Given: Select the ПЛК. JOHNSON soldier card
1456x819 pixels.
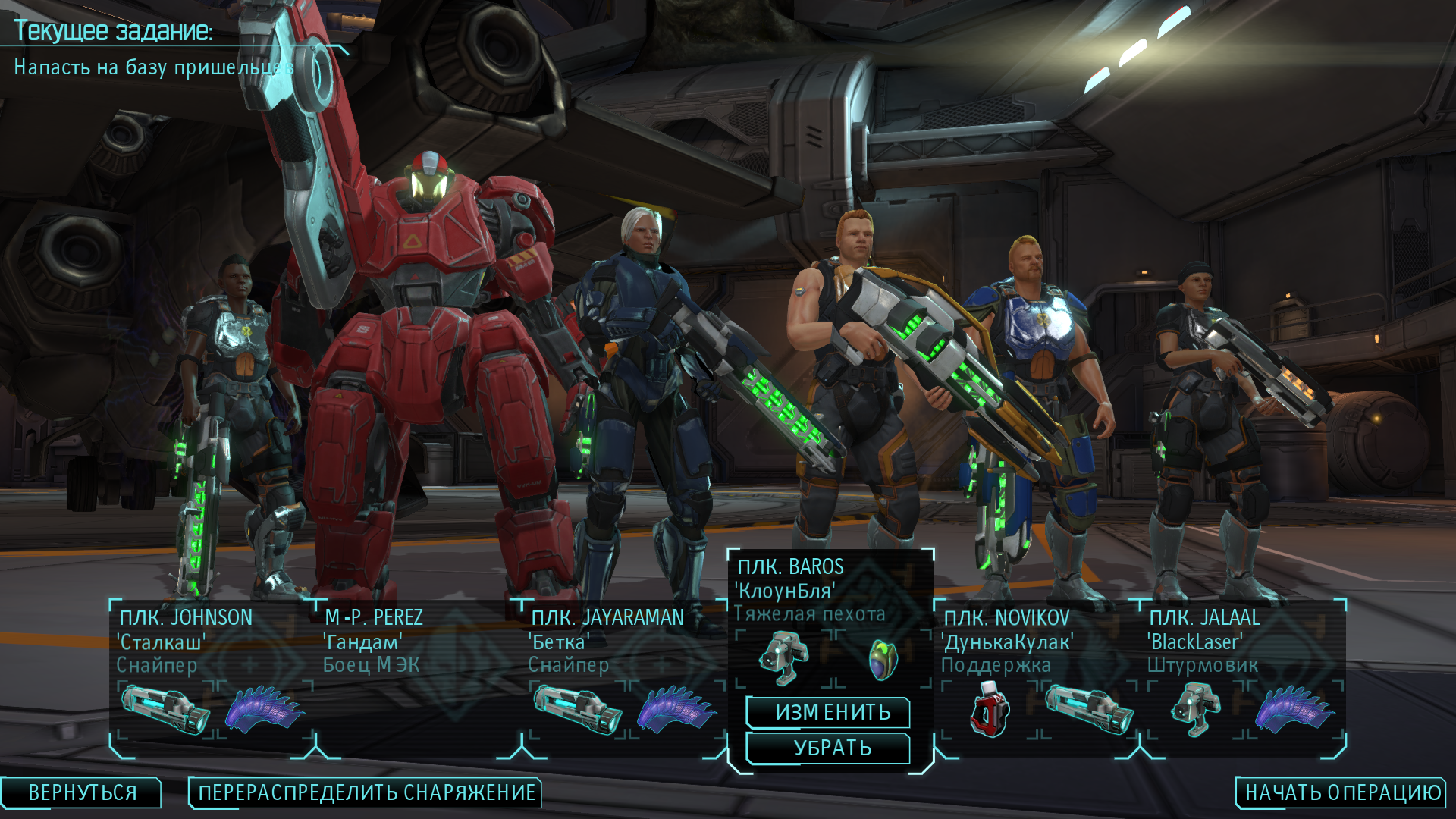Looking at the screenshot, I should (186, 618).
